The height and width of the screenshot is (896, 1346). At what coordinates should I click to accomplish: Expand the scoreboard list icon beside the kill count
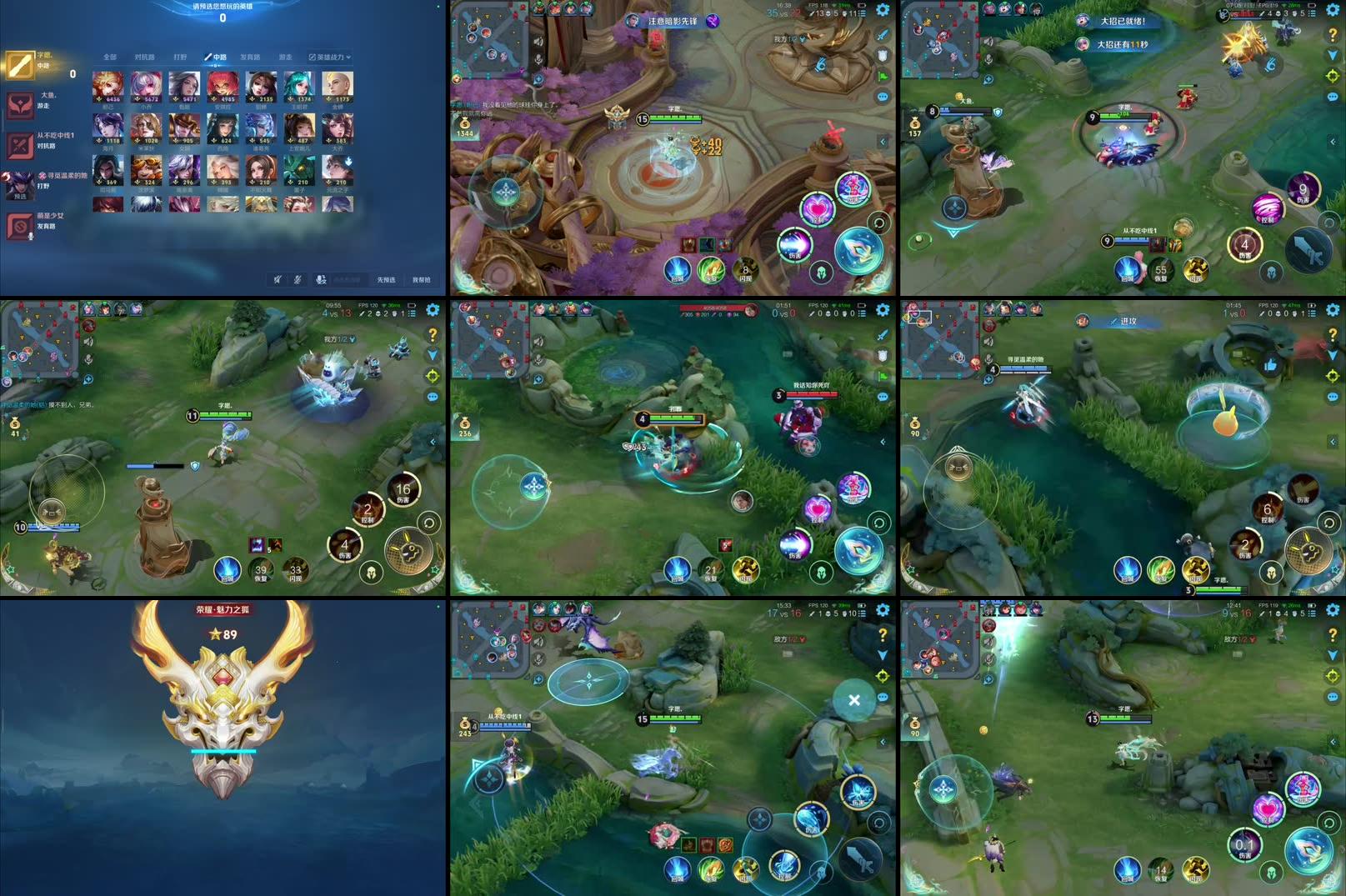coord(862,14)
